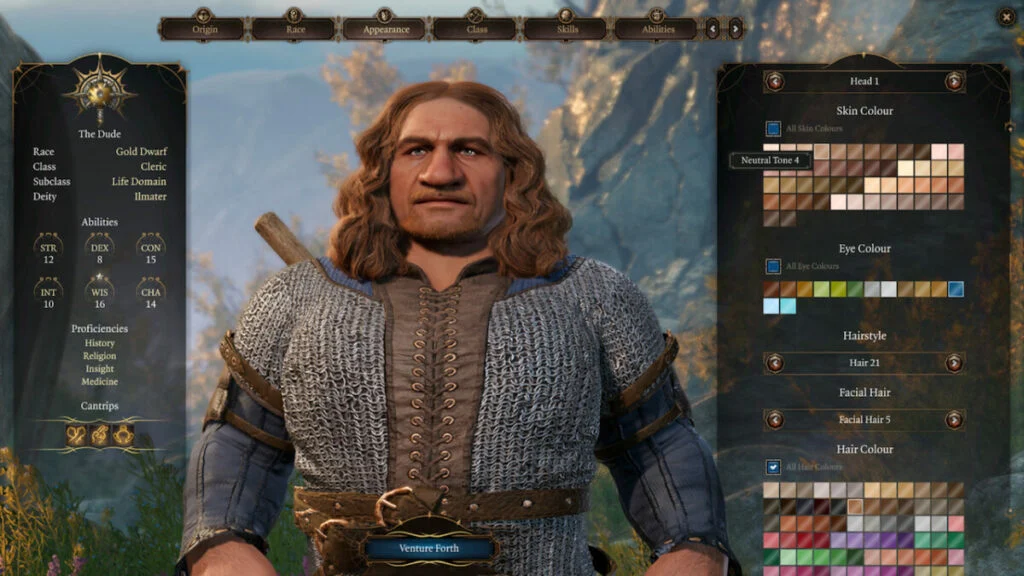Untick the All Hair Colours checkbox
The image size is (1024, 576).
click(773, 467)
